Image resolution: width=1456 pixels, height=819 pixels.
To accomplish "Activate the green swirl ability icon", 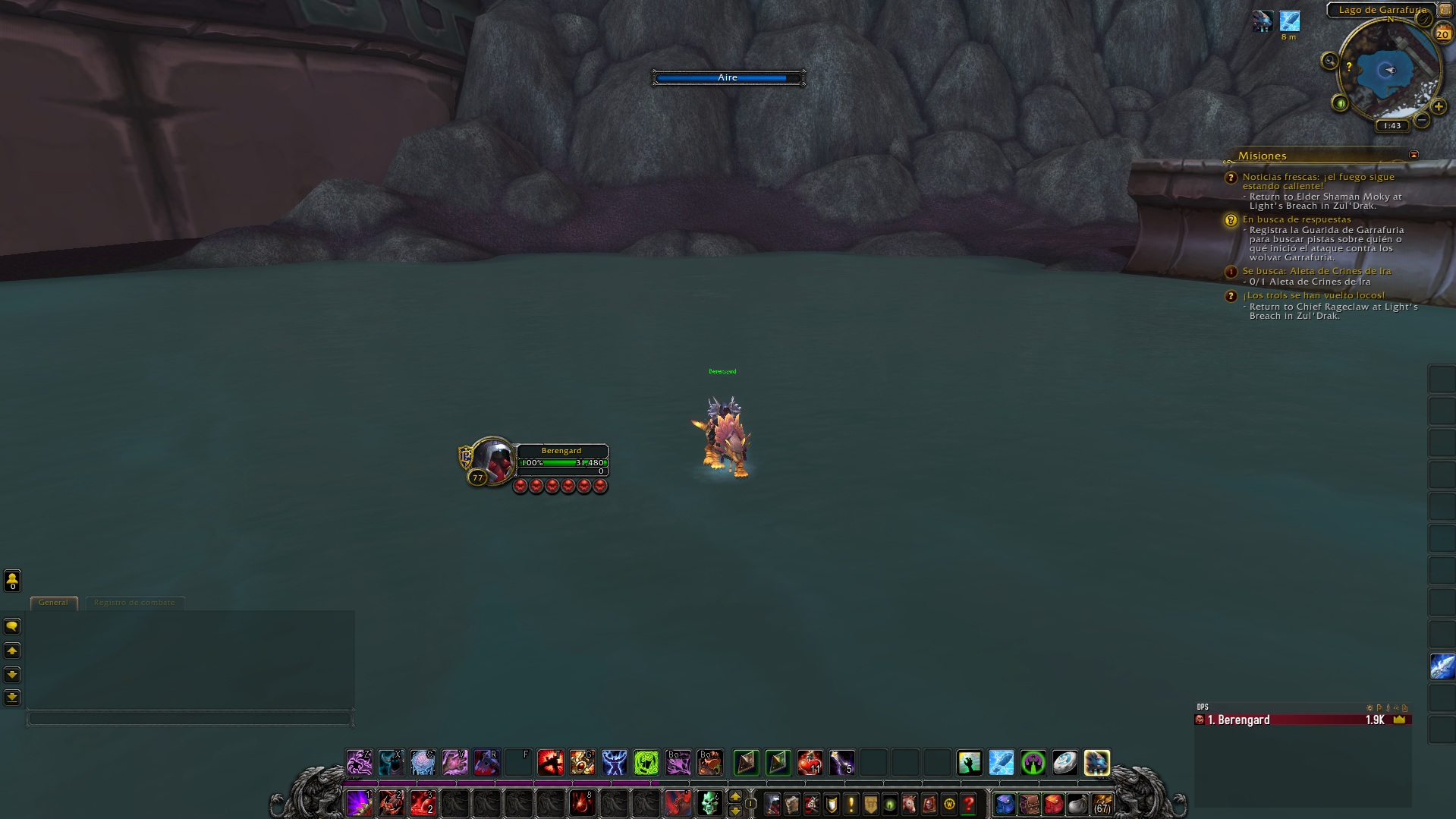I will (646, 762).
